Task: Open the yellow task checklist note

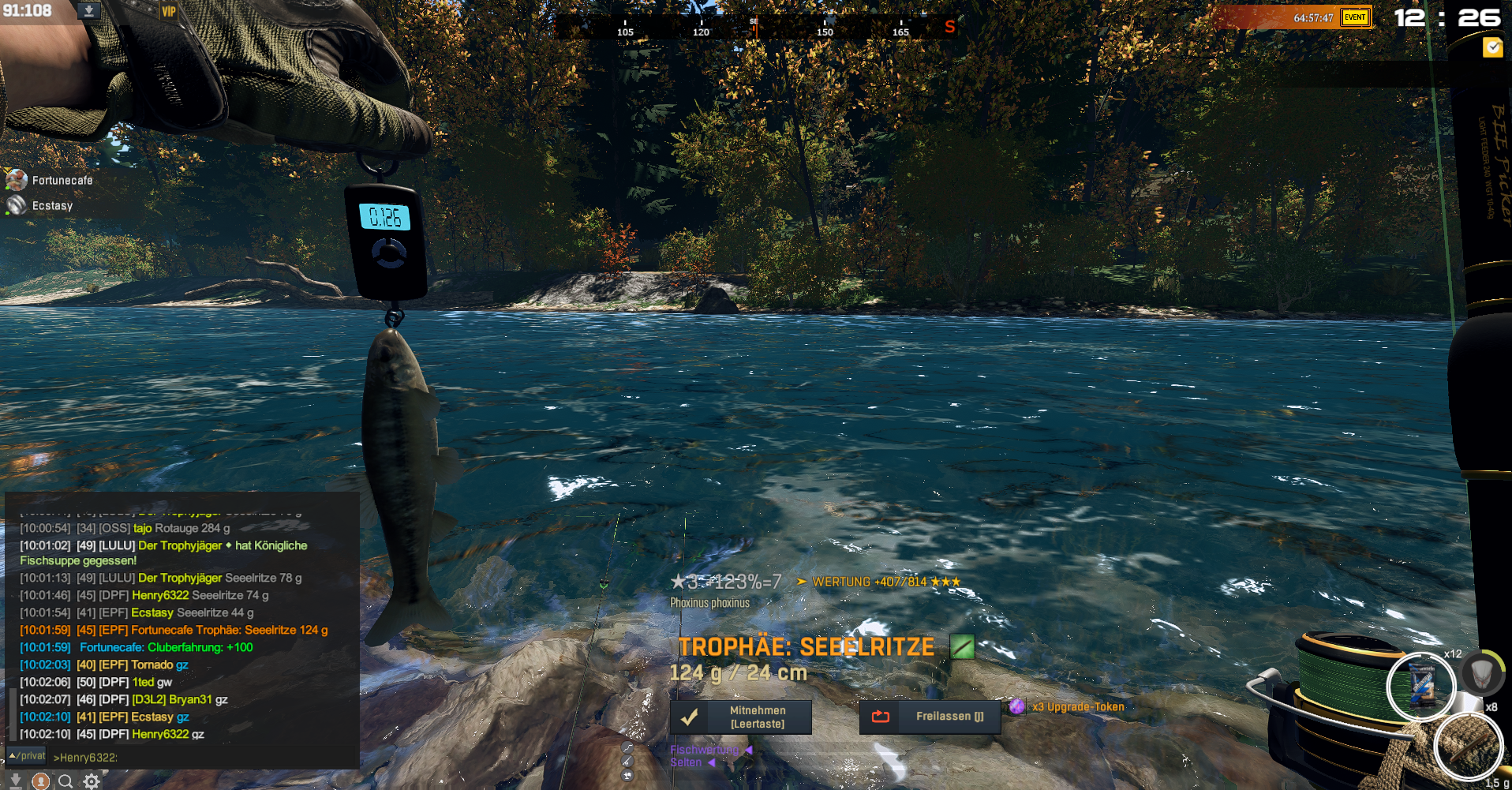Action: (1492, 47)
